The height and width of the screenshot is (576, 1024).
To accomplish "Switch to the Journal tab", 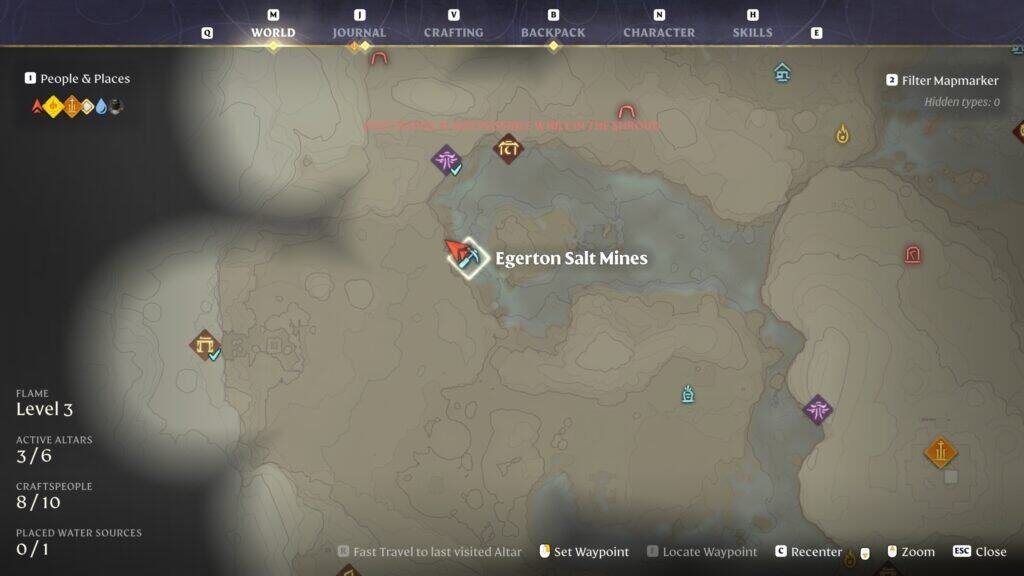I will pos(359,32).
